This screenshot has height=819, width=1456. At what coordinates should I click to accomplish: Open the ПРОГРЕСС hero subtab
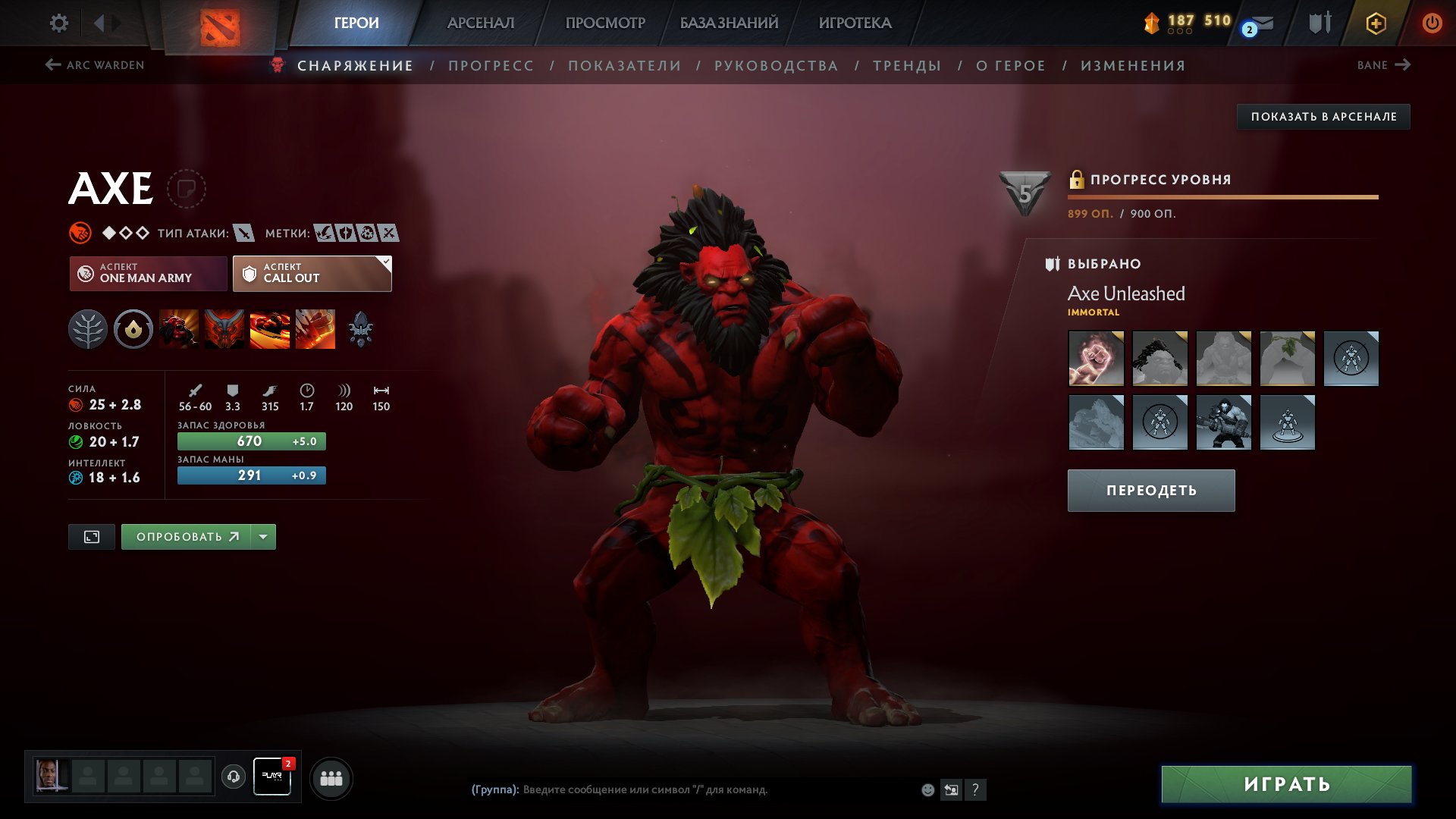(490, 65)
